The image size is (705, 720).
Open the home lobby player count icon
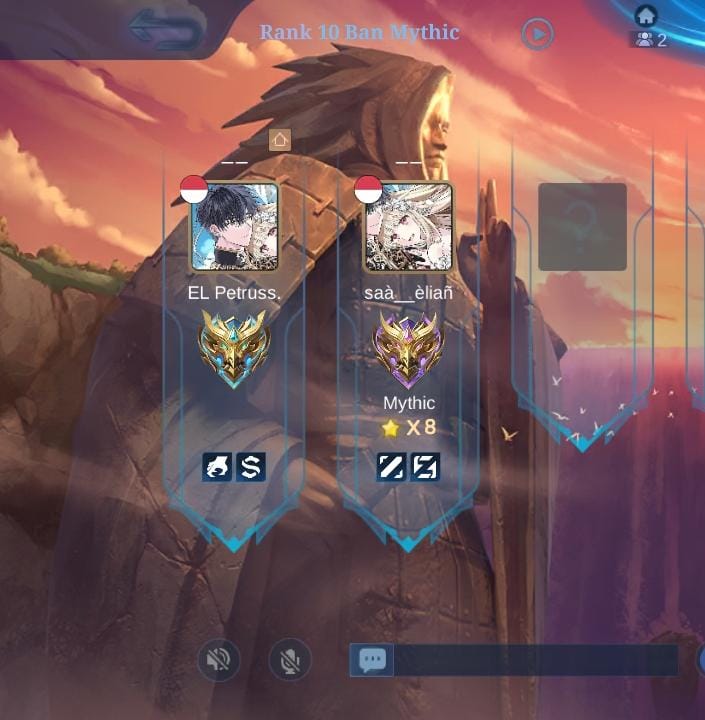(x=650, y=28)
